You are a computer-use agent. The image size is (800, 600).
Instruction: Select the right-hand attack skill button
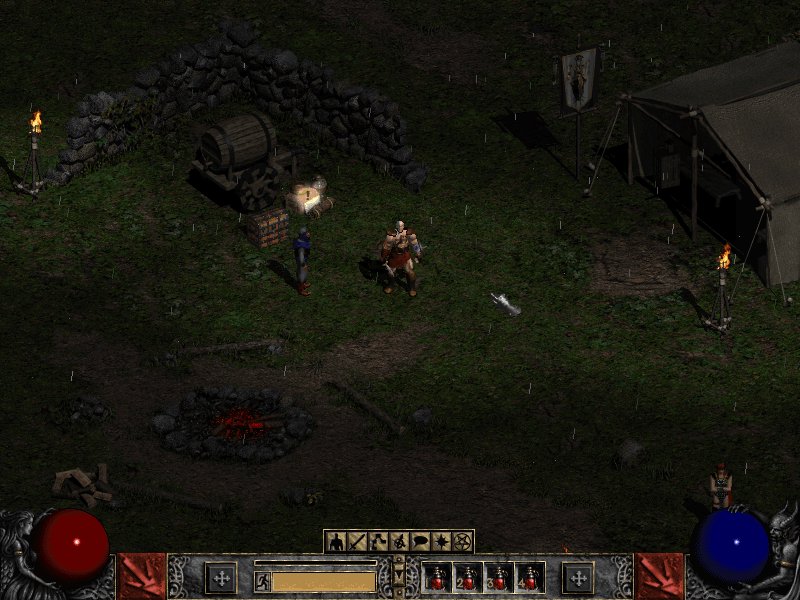(577, 578)
